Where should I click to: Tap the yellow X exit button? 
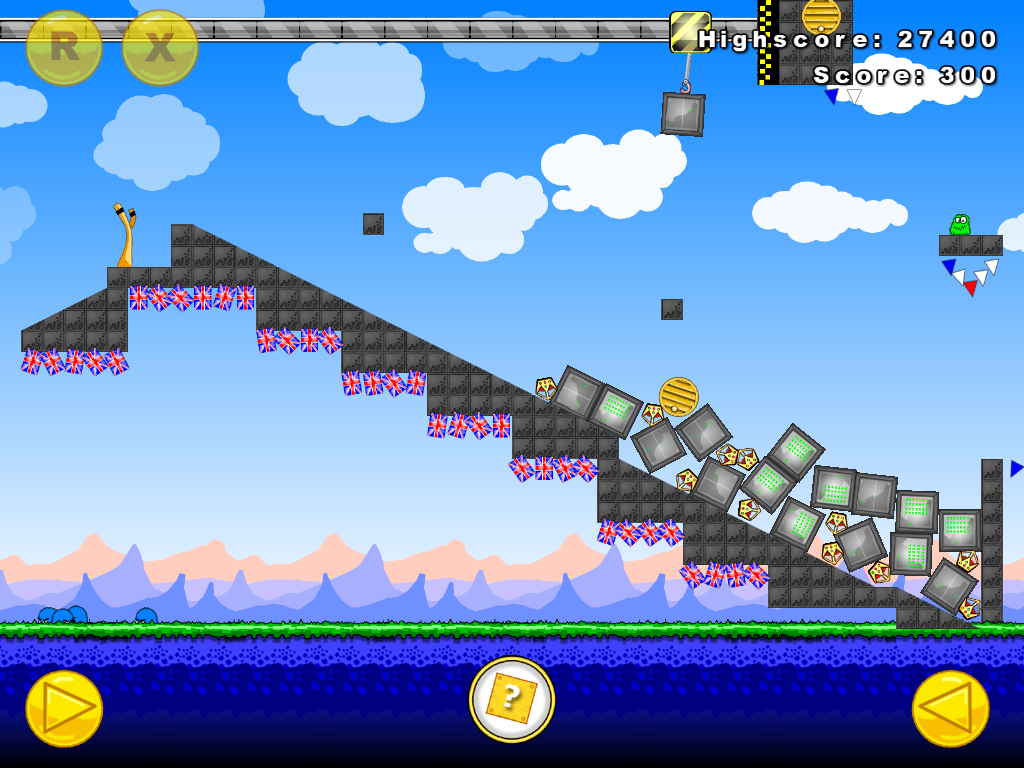tap(160, 47)
